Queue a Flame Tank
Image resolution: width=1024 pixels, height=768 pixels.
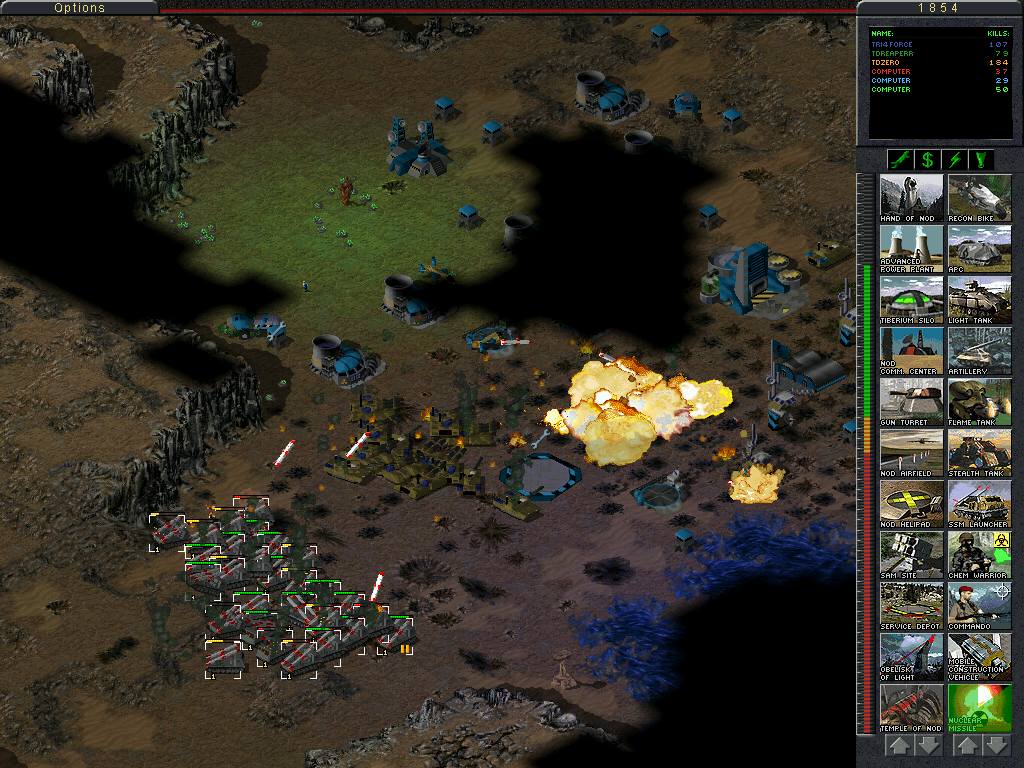979,401
